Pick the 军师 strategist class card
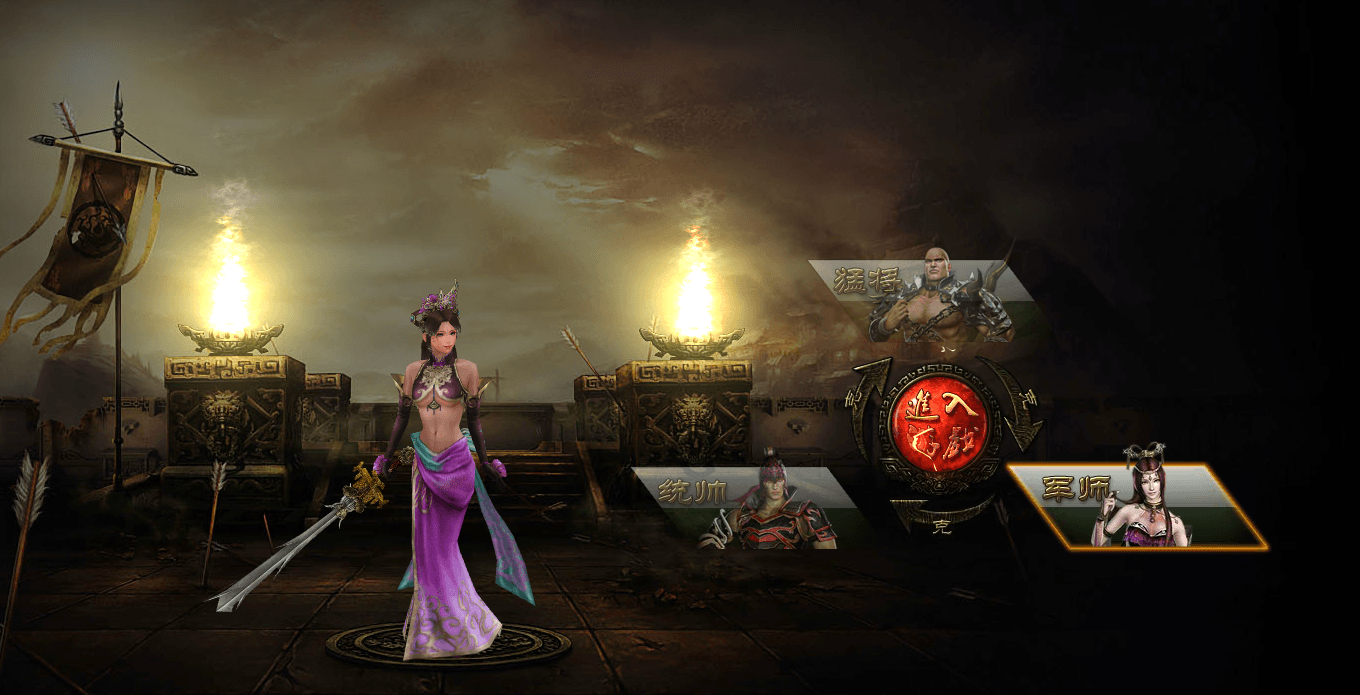 tap(1137, 506)
